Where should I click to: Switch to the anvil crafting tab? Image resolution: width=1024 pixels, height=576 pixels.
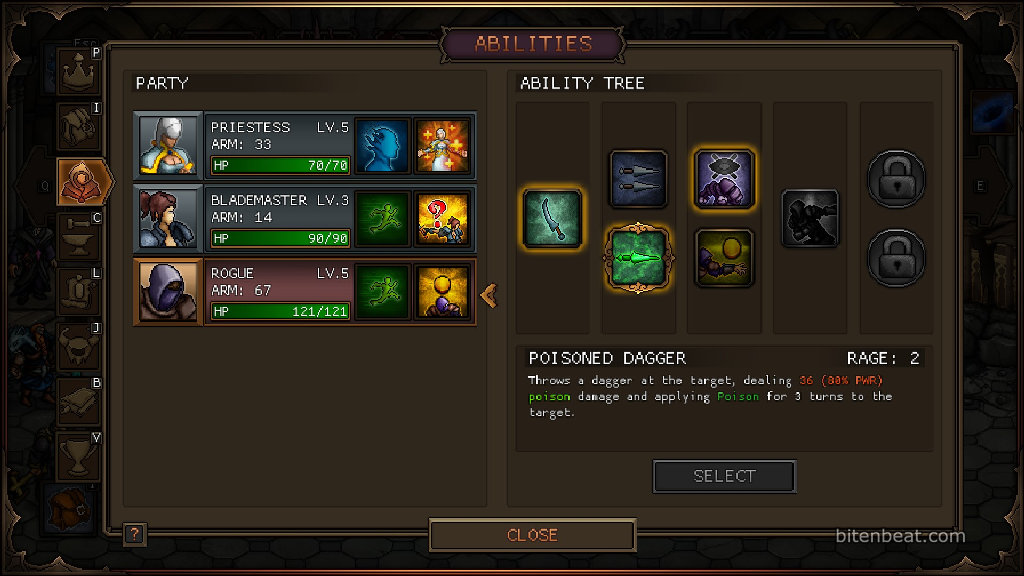[77, 237]
